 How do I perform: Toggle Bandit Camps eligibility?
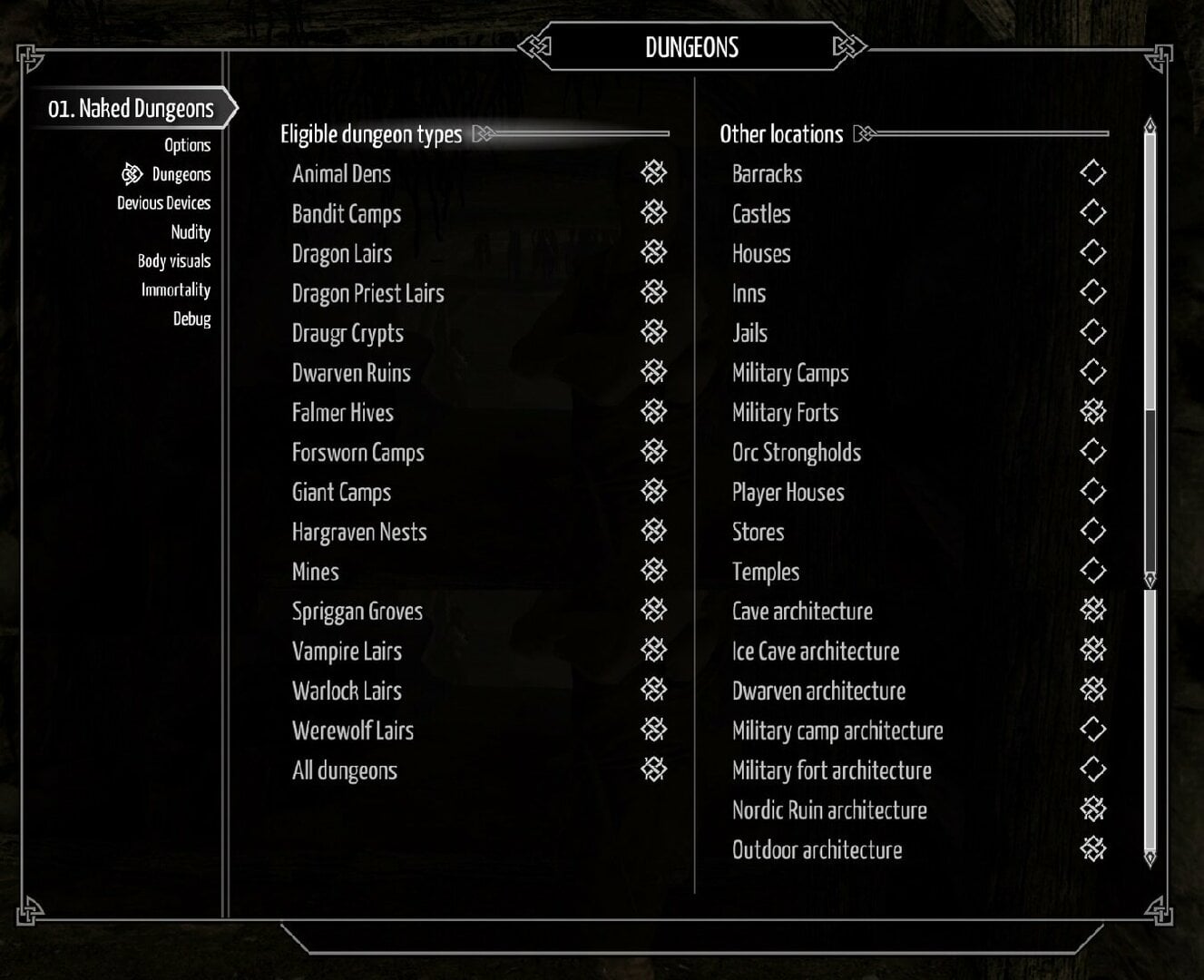tap(651, 213)
